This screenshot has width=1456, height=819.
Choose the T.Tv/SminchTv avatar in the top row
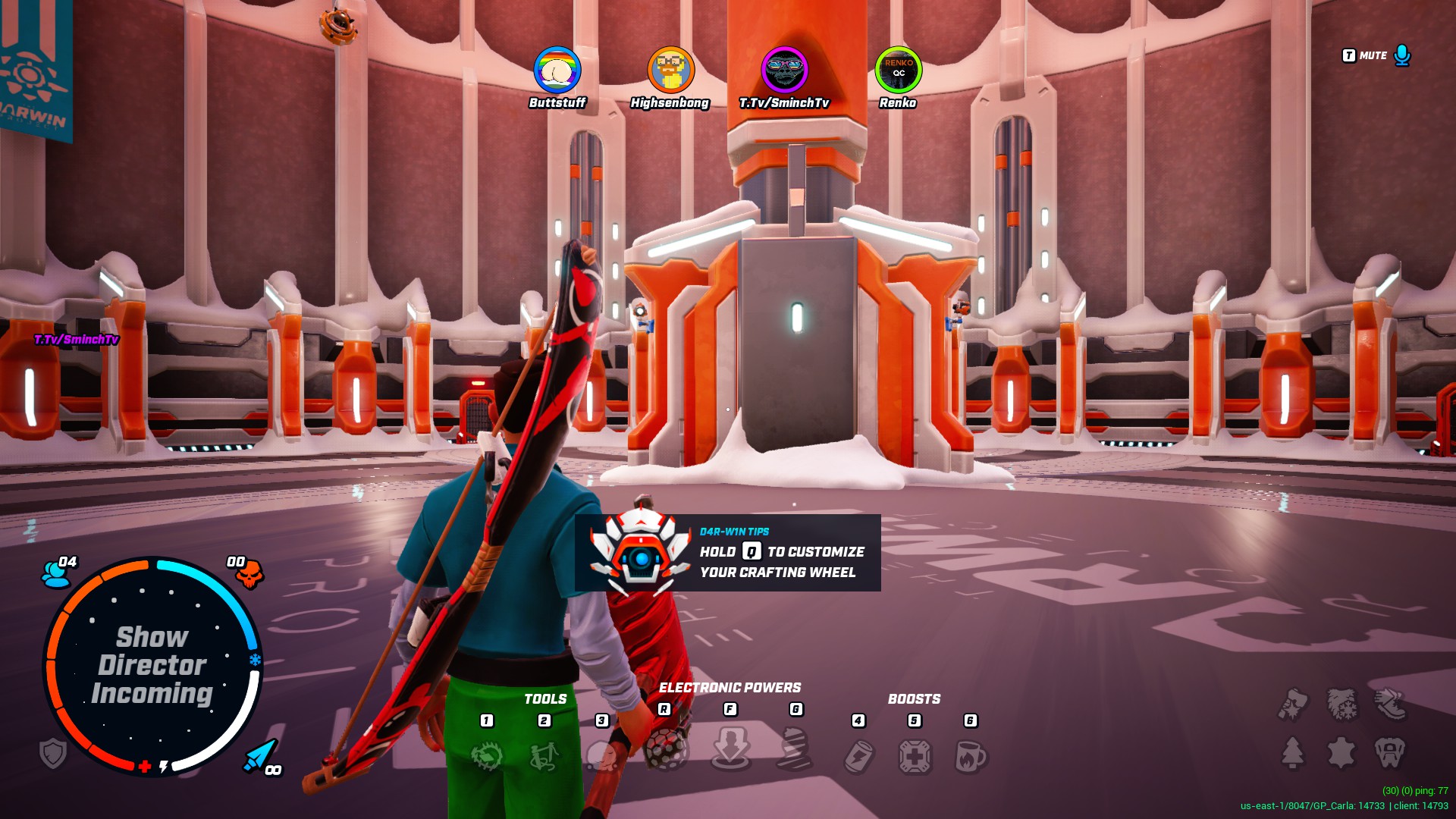[x=784, y=70]
